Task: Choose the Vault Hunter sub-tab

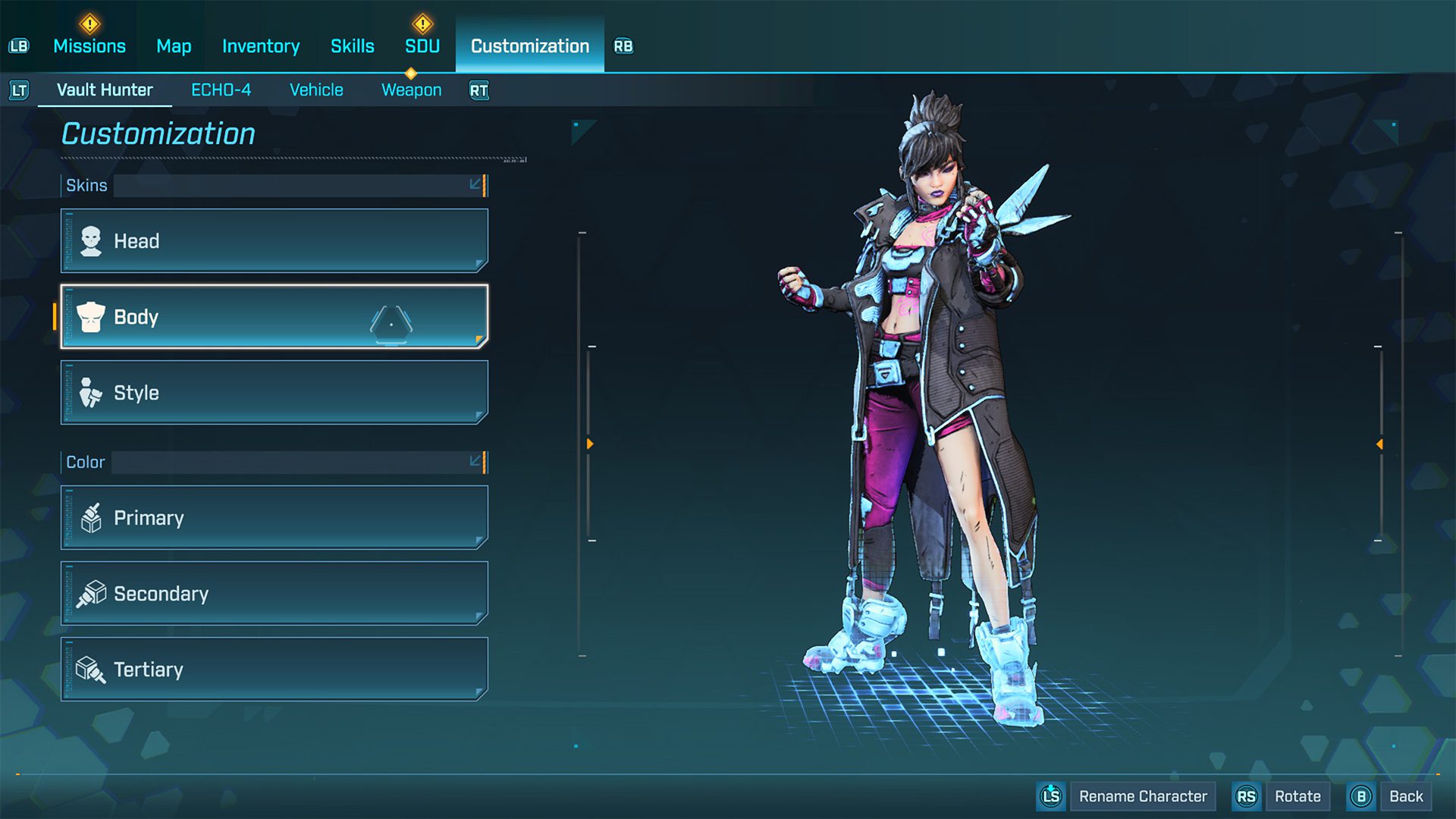Action: (x=105, y=90)
